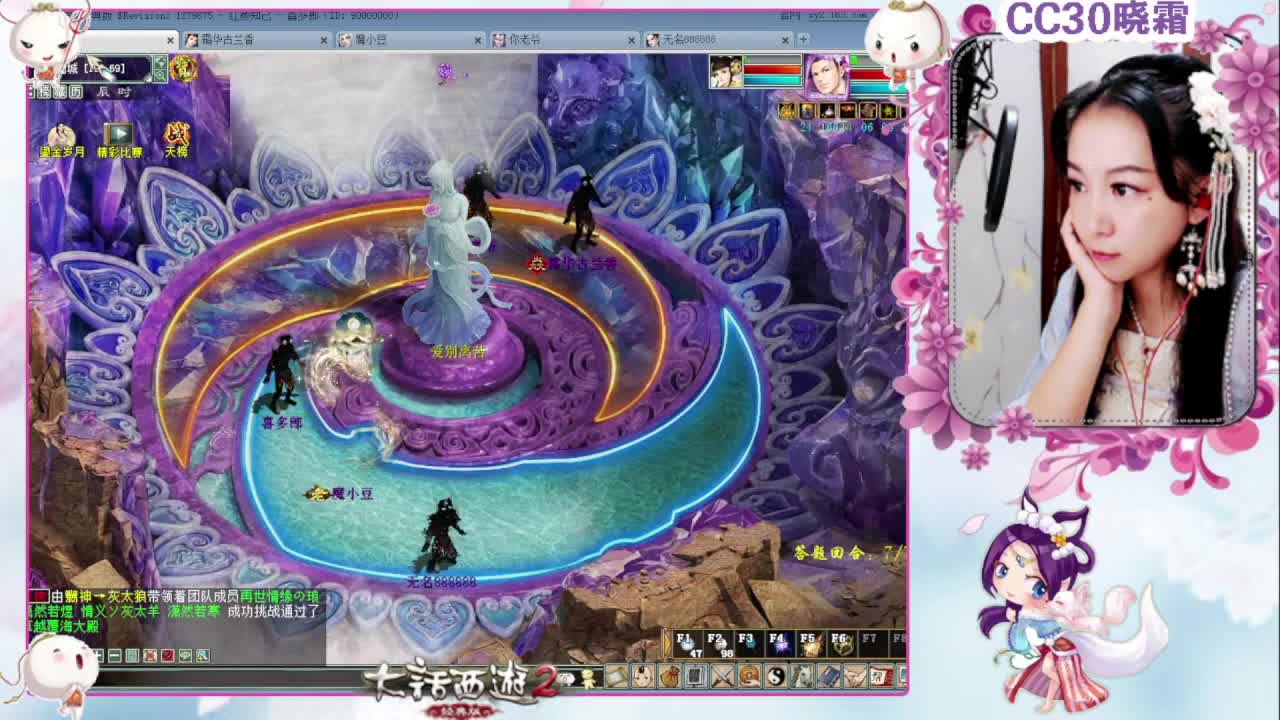Open the yin-yang cultivation icon

775,676
